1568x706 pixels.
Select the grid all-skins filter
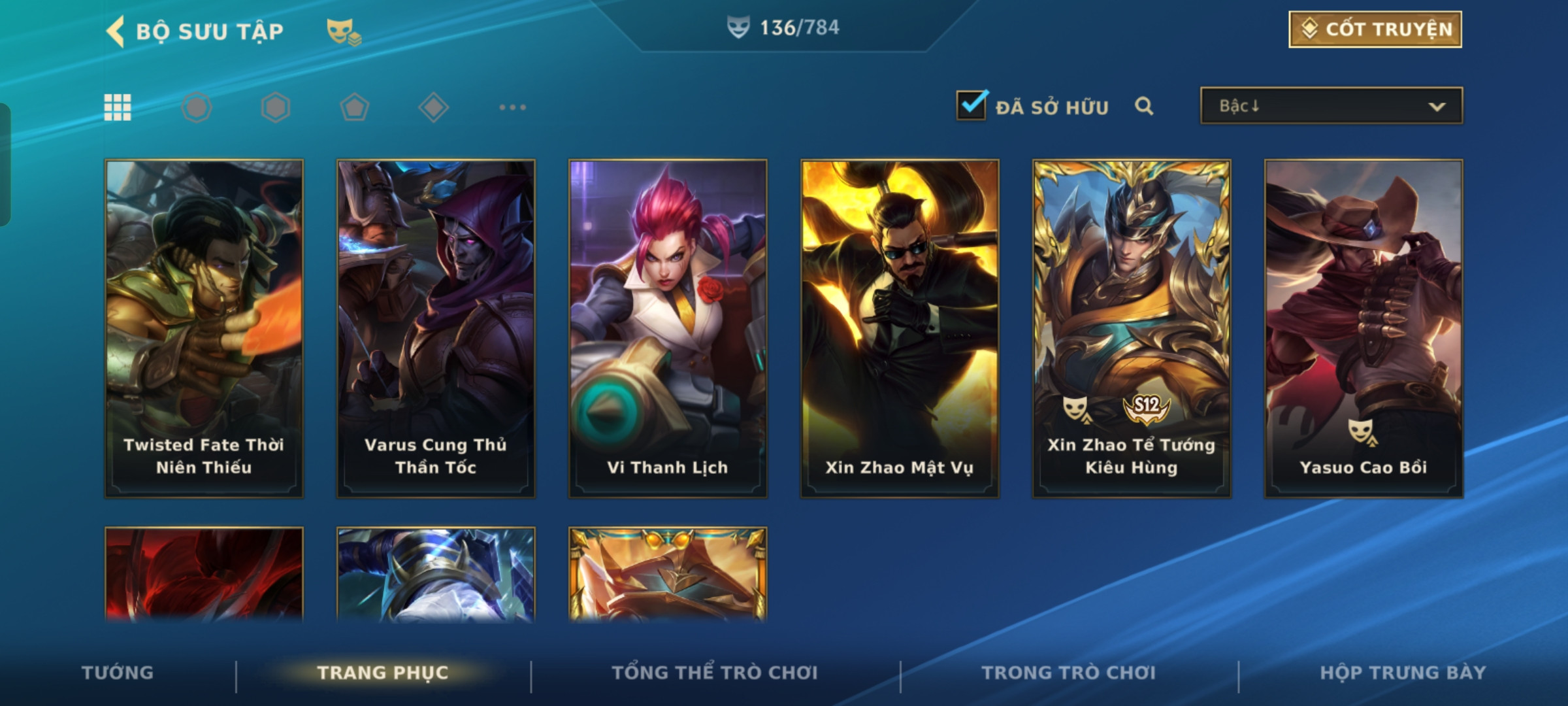(x=118, y=107)
